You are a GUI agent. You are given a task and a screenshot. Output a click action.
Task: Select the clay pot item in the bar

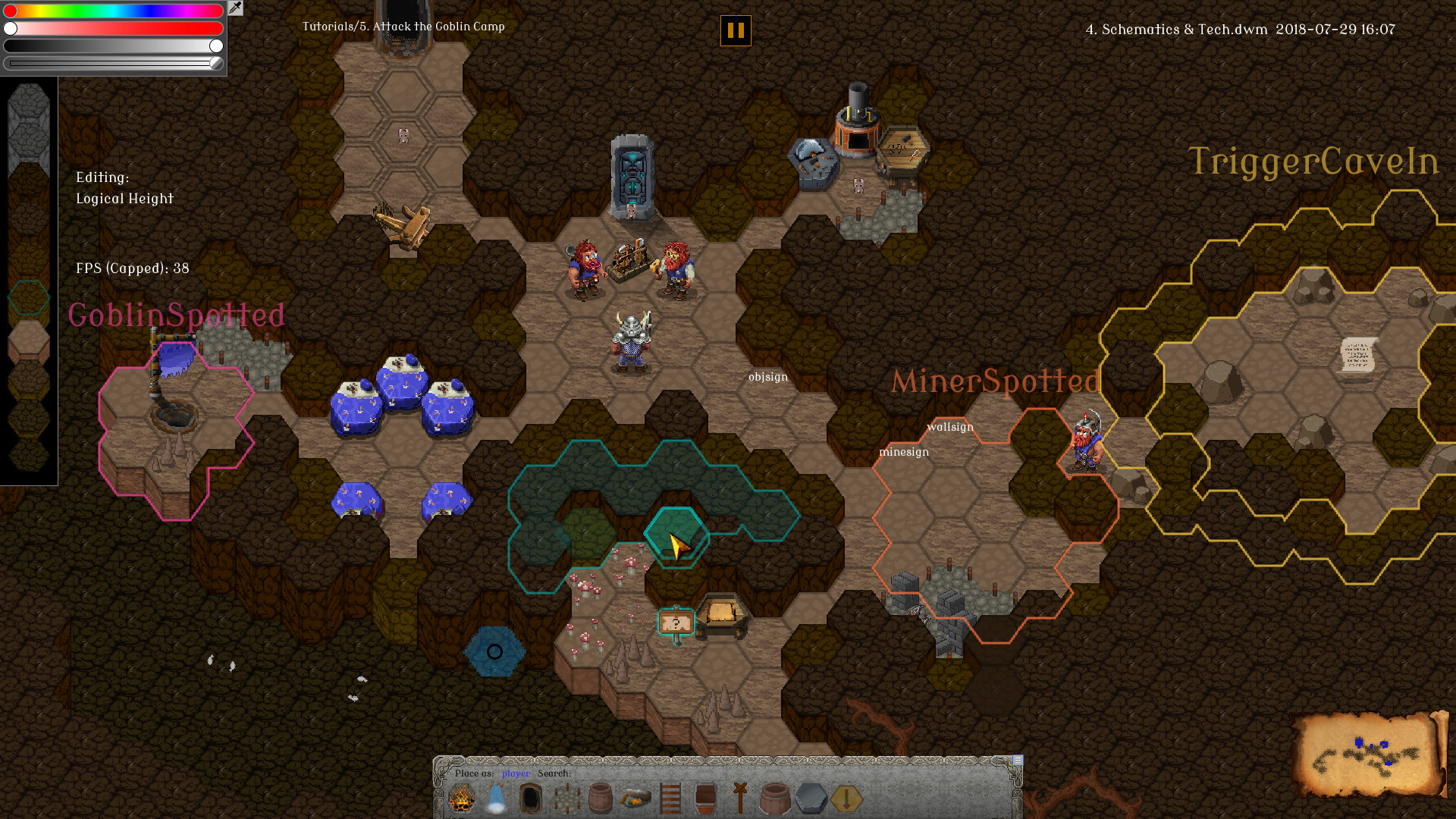(x=773, y=798)
